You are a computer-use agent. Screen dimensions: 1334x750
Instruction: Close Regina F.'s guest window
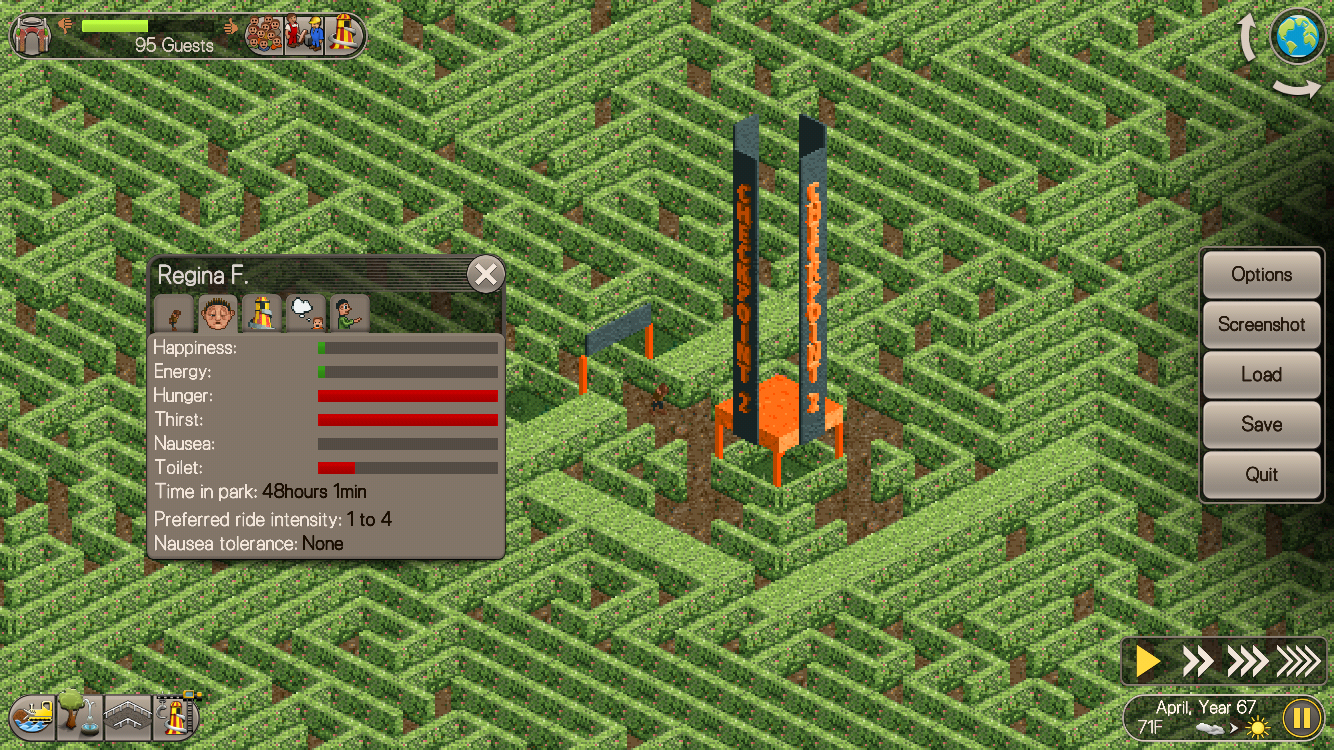click(486, 274)
